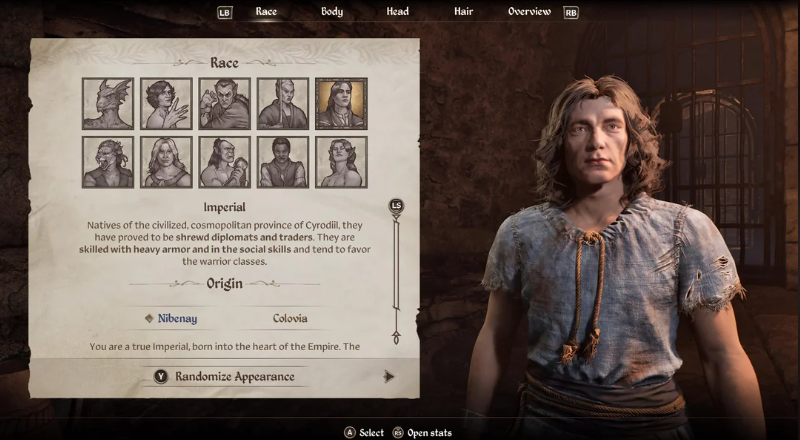Select the Redguard race portrait
This screenshot has width=800, height=440.
(282, 162)
